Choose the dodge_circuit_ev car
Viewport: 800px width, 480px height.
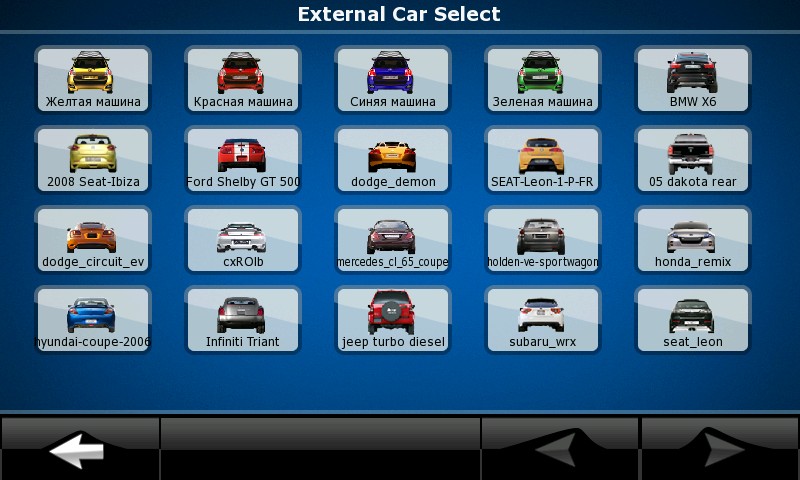pyautogui.click(x=93, y=239)
